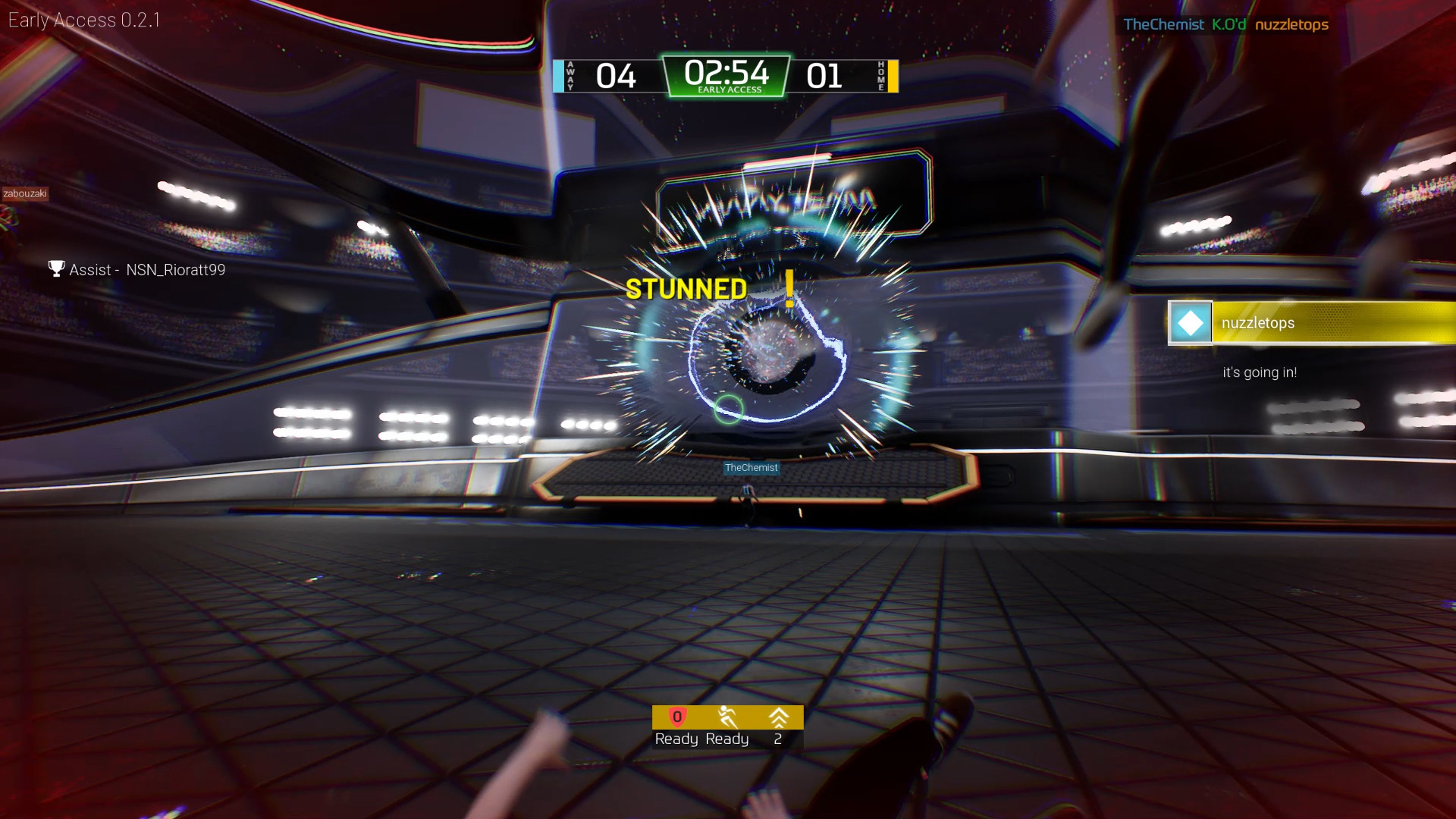Click the Assist - NSN_Rioratt99 notification
Viewport: 1456px width, 819px height.
pyautogui.click(x=146, y=269)
